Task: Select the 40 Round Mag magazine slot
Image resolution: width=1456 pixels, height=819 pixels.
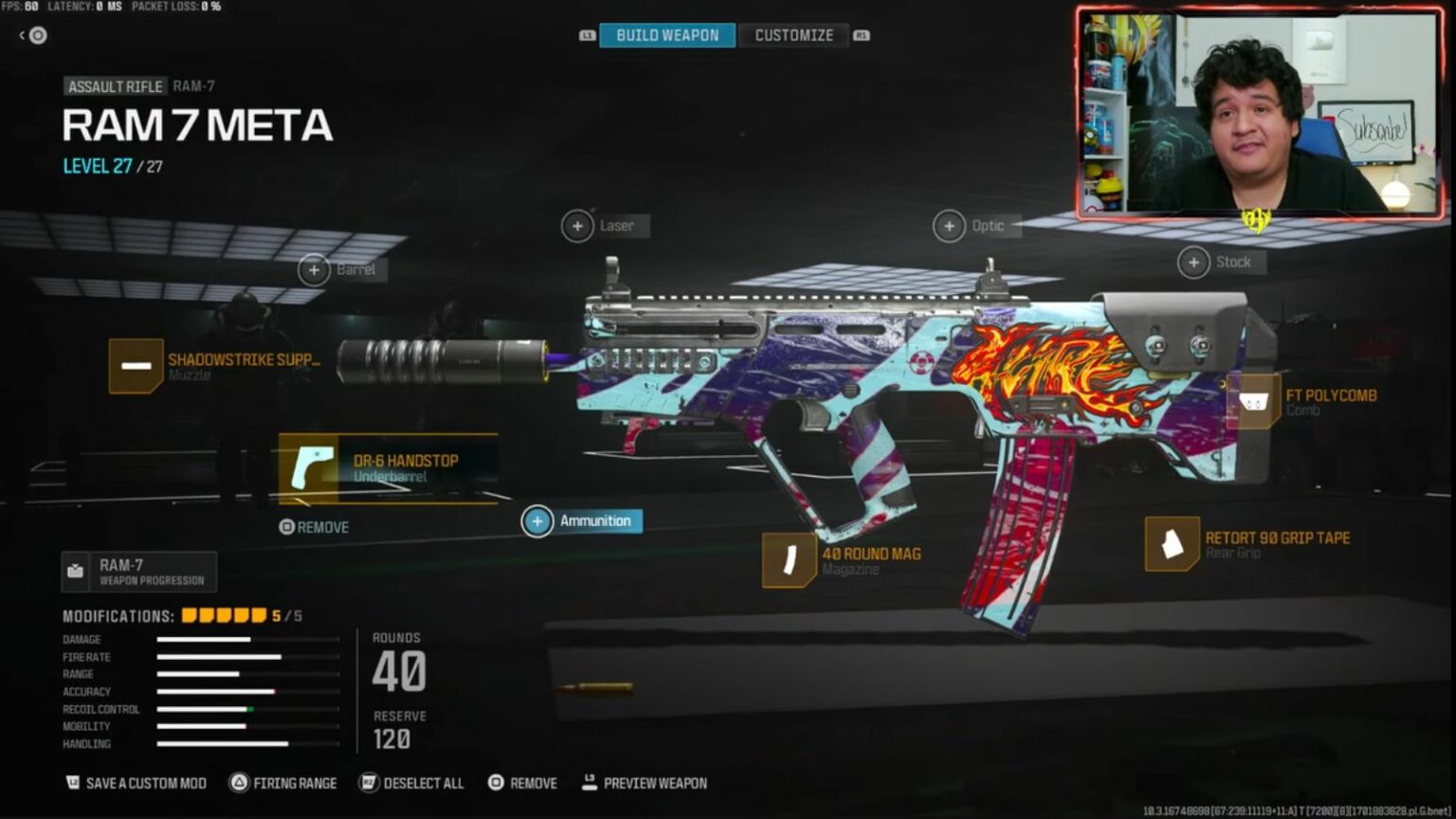Action: (x=790, y=560)
